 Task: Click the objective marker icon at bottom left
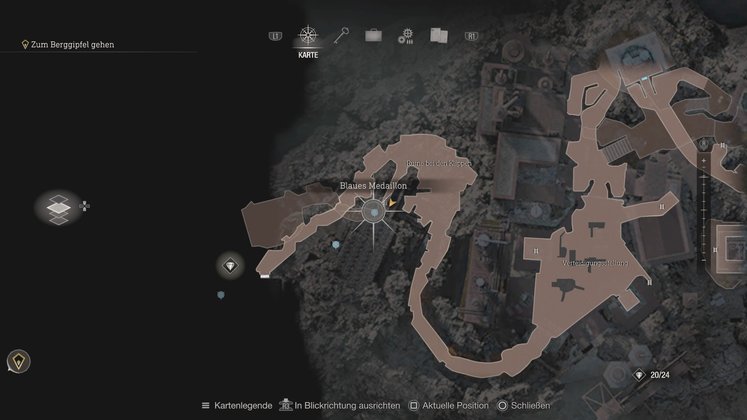tap(17, 361)
